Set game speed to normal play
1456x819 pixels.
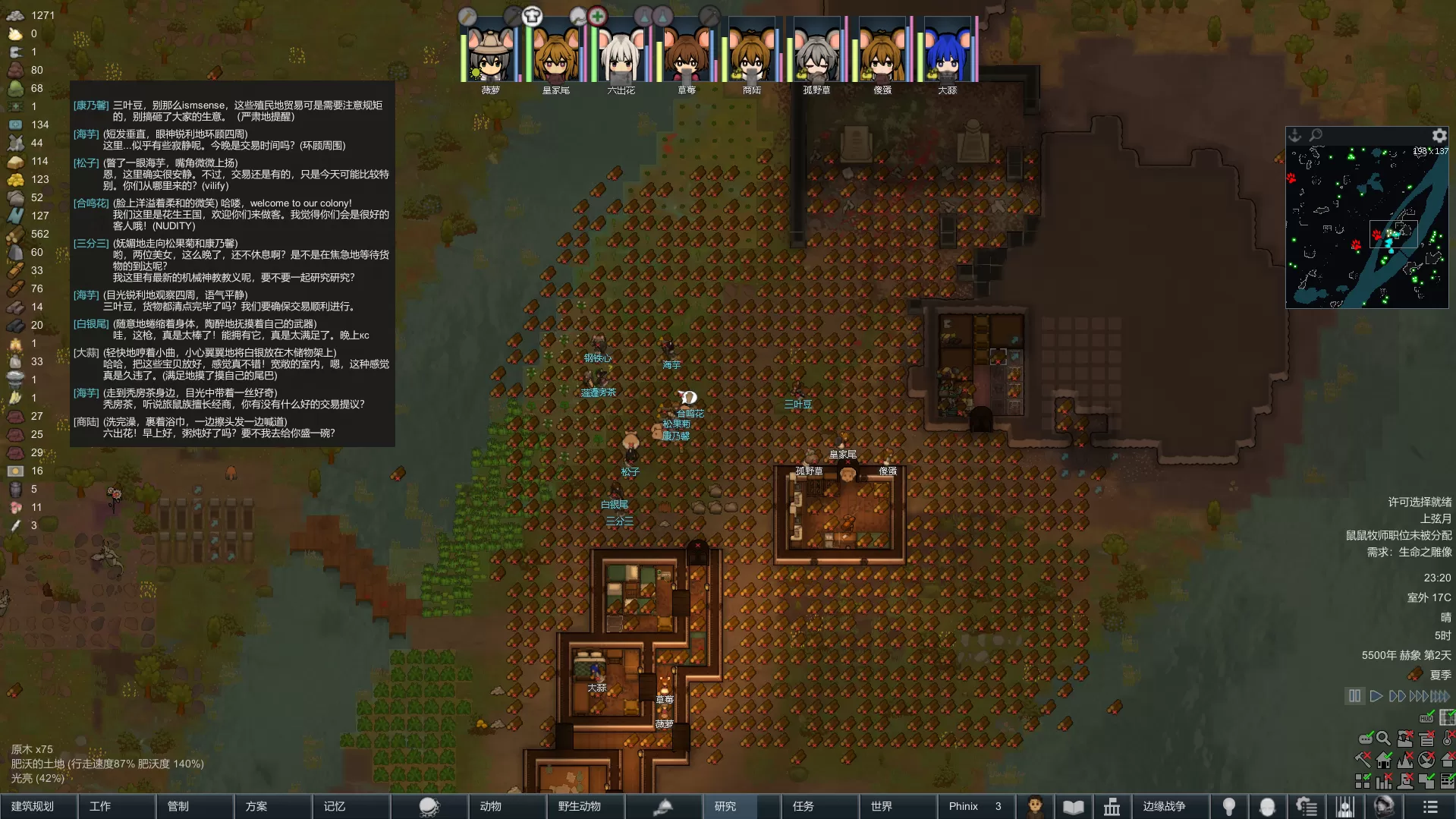click(x=1376, y=696)
